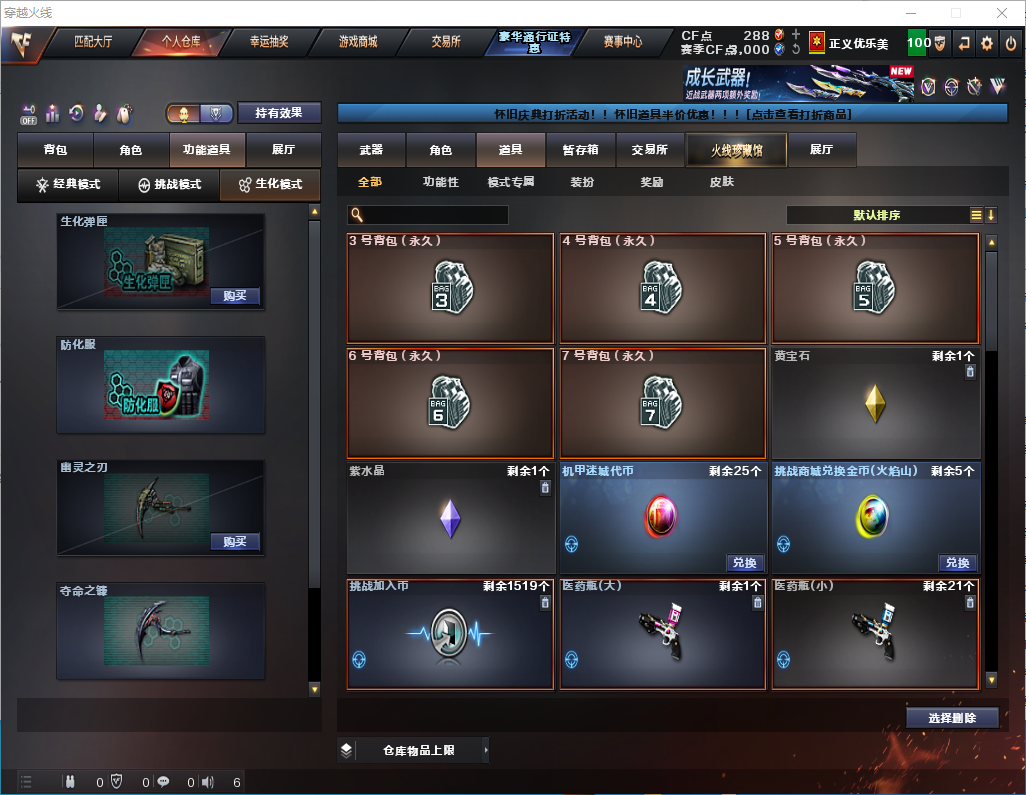Switch to the 幸运抽奖 lucky draw tab
Viewport: 1026px width, 795px height.
click(x=269, y=42)
